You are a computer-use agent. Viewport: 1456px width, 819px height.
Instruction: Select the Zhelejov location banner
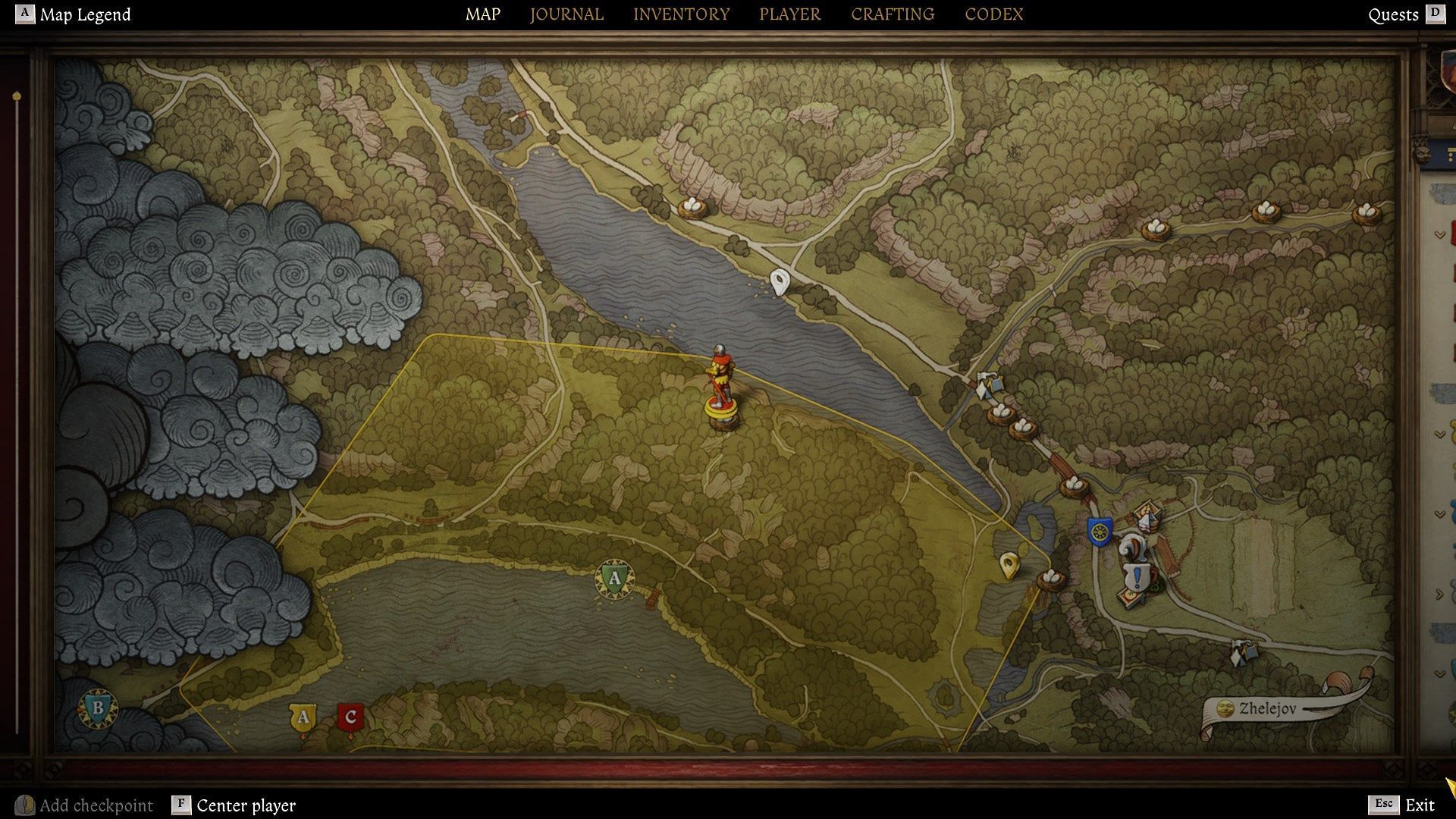click(1266, 709)
